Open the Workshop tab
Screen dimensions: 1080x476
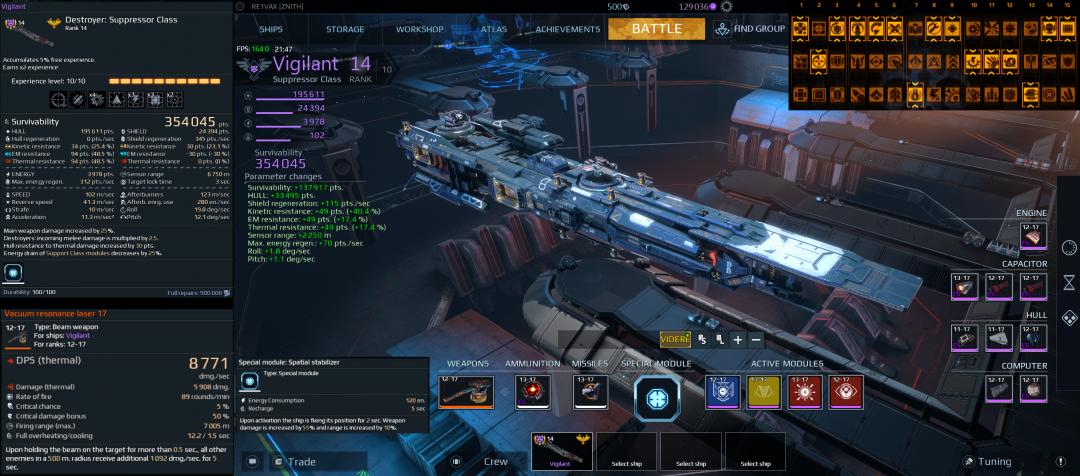[x=419, y=29]
